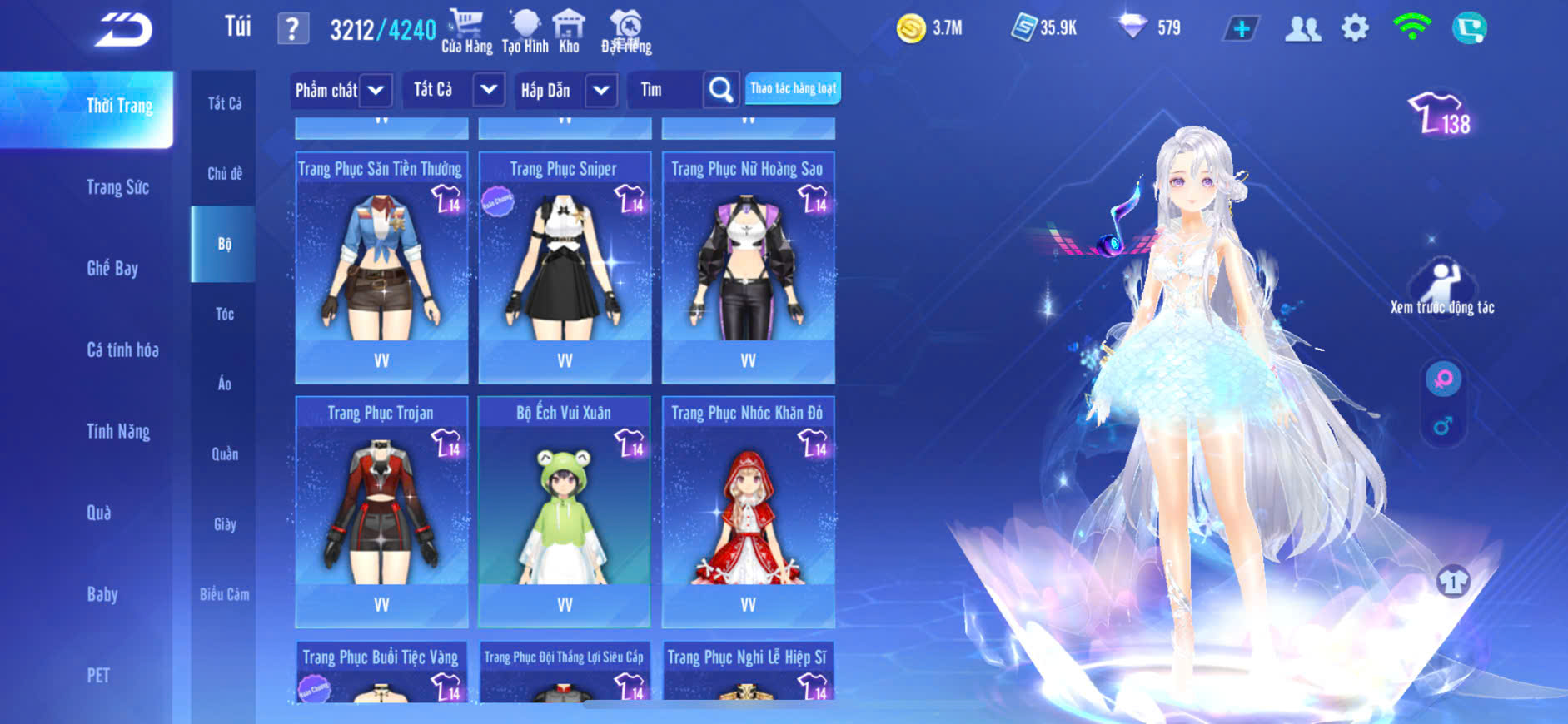Go back using the arrow button
This screenshot has height=724, width=1568.
123,30
